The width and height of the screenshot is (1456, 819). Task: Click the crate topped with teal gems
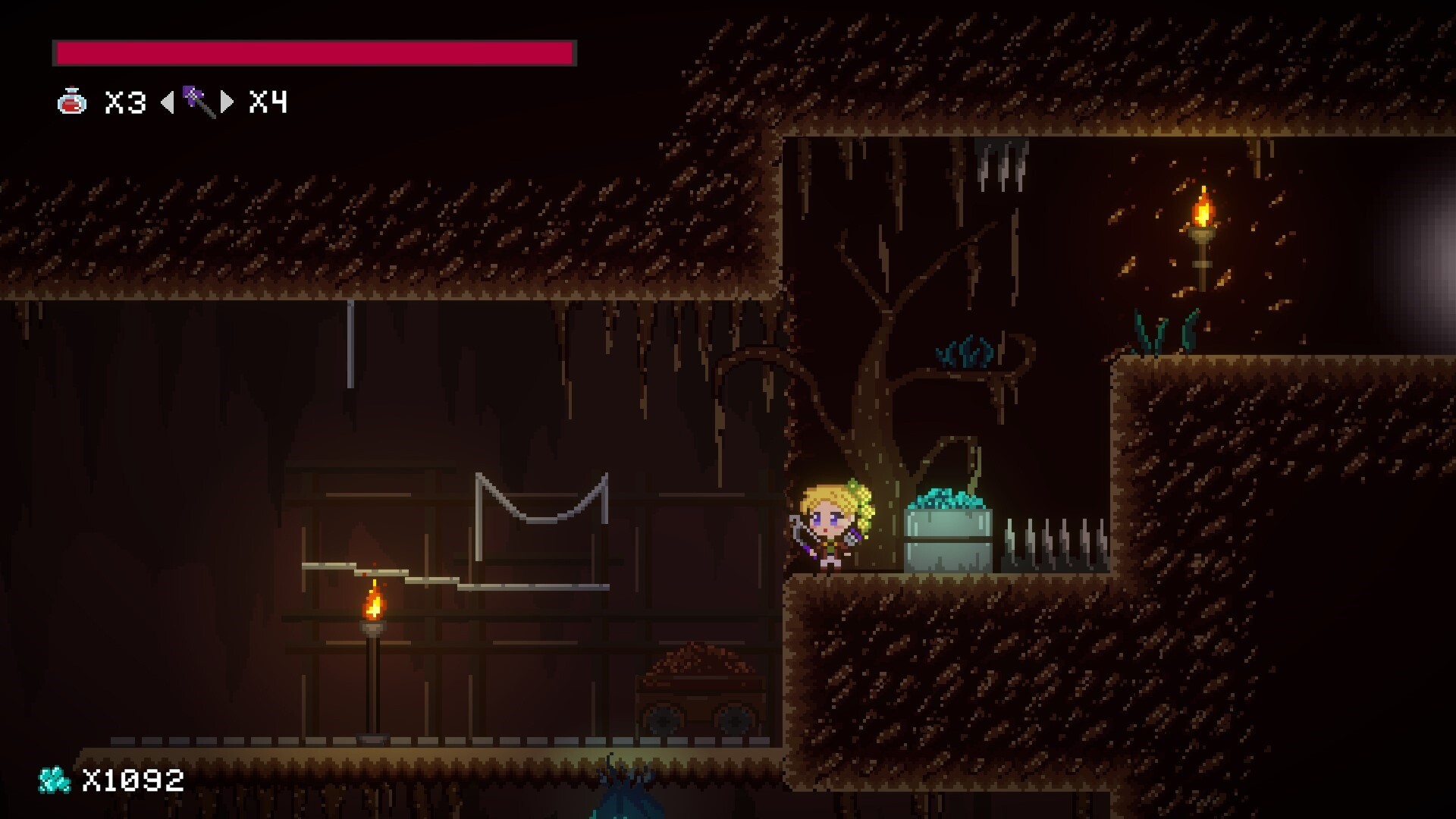[x=948, y=531]
